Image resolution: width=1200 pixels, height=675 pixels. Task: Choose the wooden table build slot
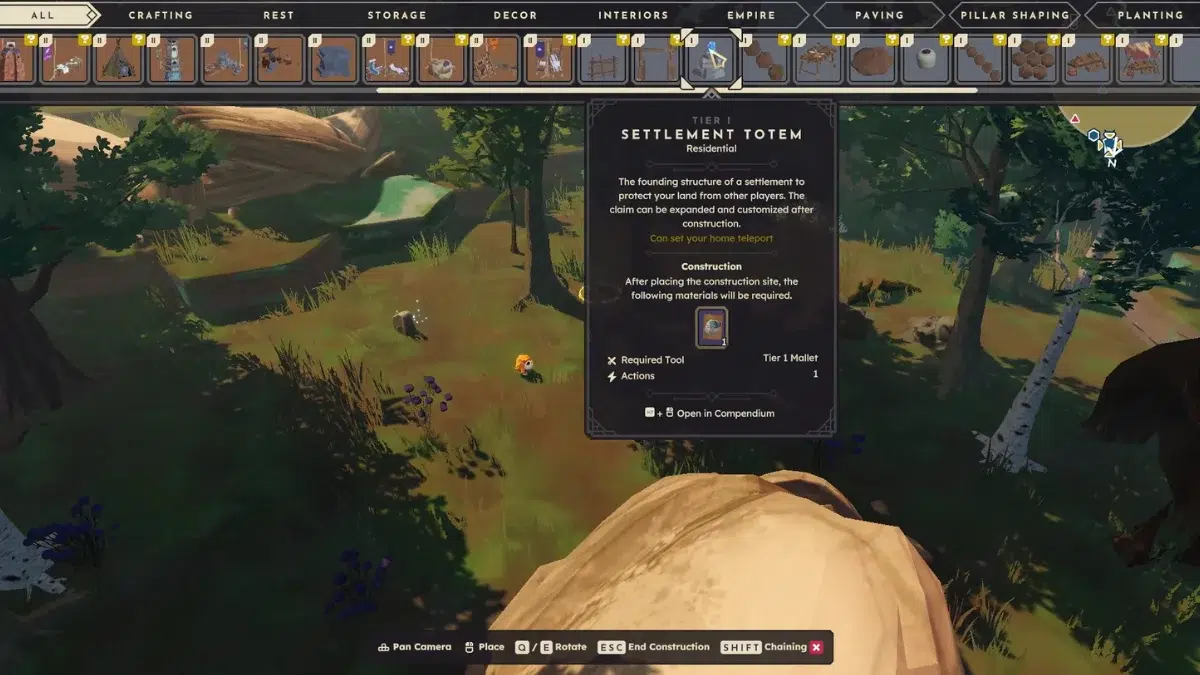tap(818, 60)
